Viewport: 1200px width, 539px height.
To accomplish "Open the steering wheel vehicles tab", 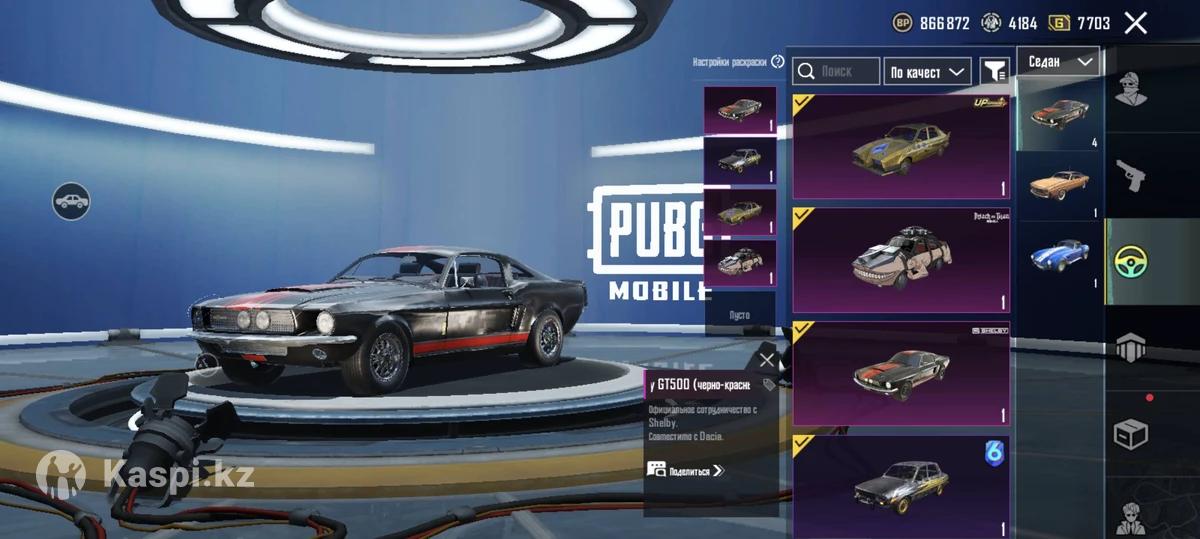I will (x=1131, y=262).
